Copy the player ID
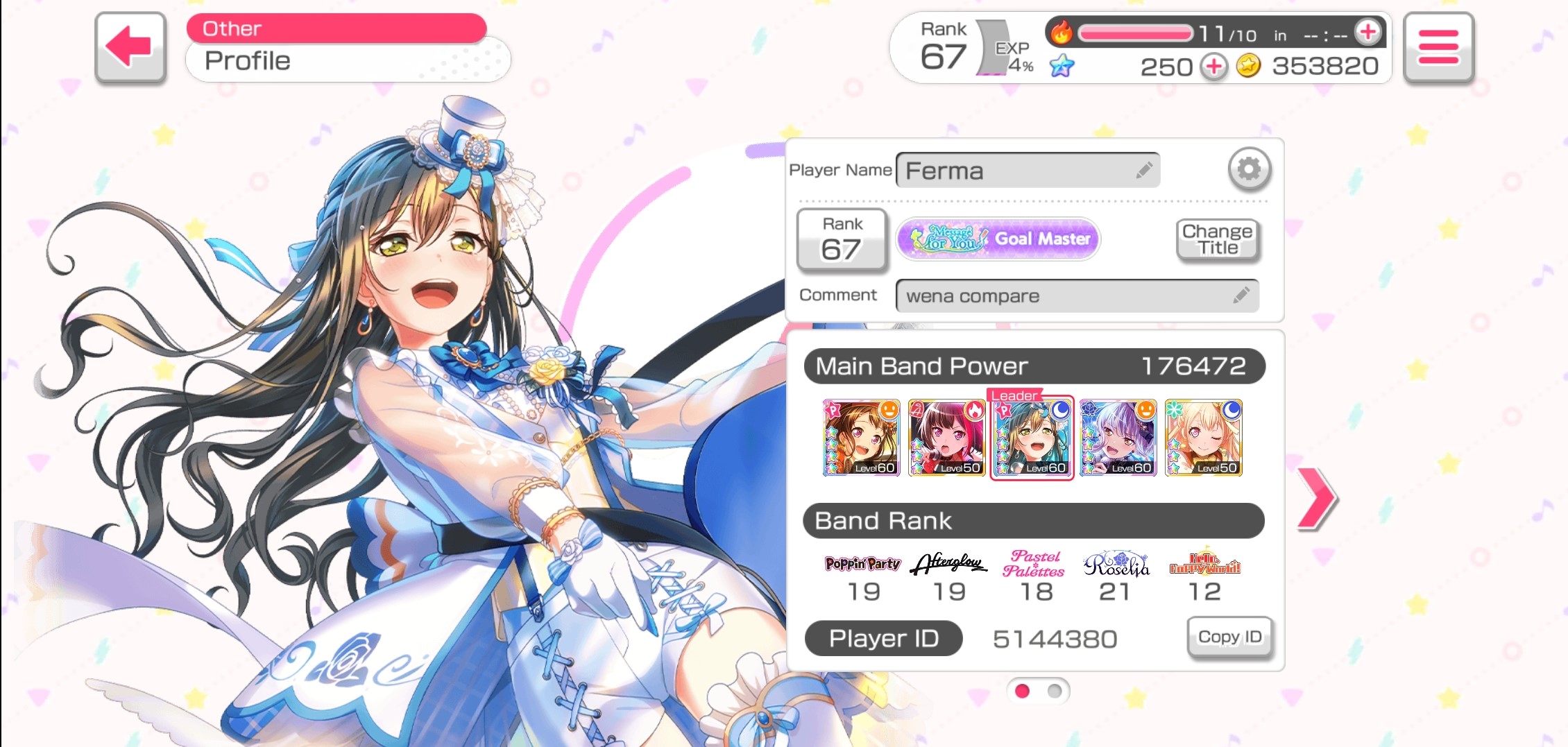 coord(1229,637)
